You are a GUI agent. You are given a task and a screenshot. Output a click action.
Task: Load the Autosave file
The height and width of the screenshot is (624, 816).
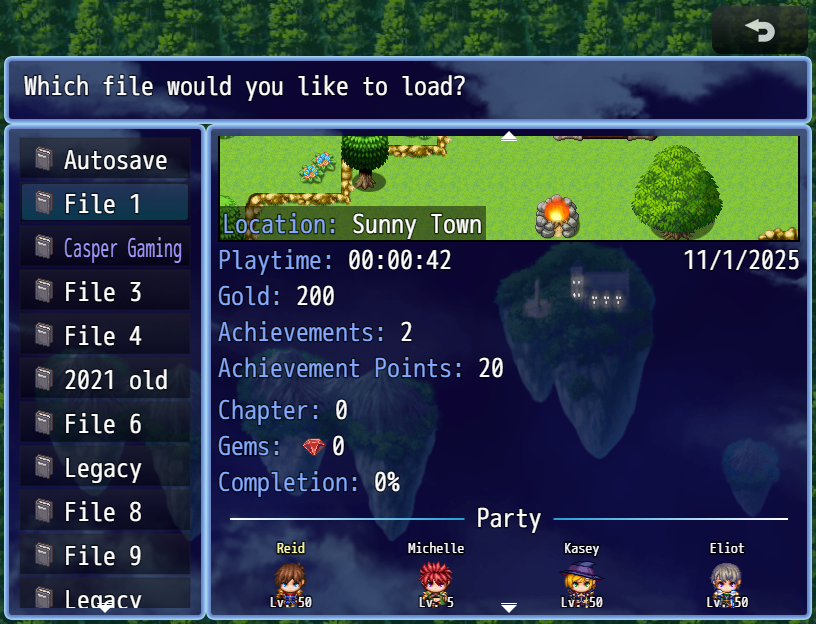pos(105,160)
